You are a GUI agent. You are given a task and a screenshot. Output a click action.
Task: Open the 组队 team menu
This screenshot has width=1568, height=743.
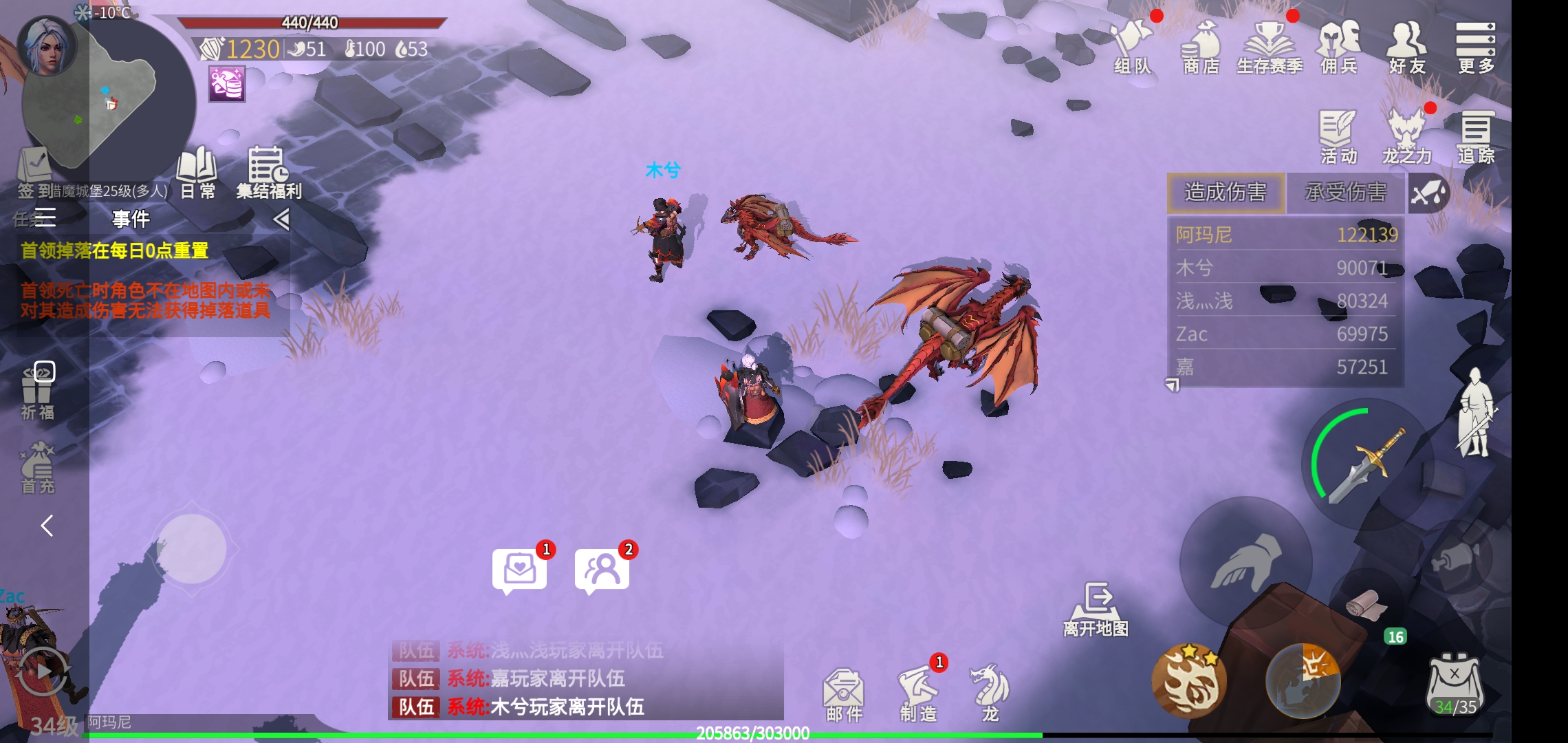click(1133, 46)
